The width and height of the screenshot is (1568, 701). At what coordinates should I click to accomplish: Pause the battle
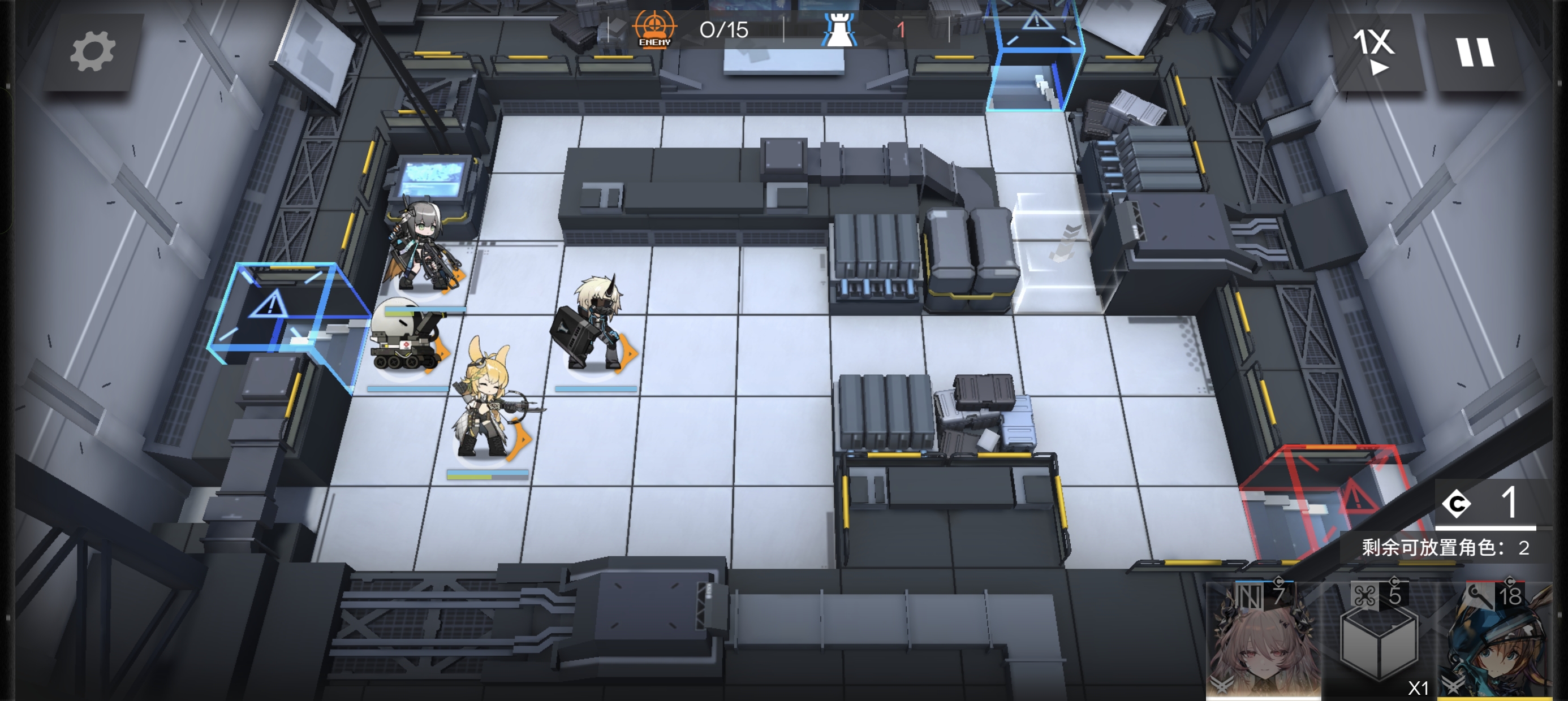[x=1474, y=53]
